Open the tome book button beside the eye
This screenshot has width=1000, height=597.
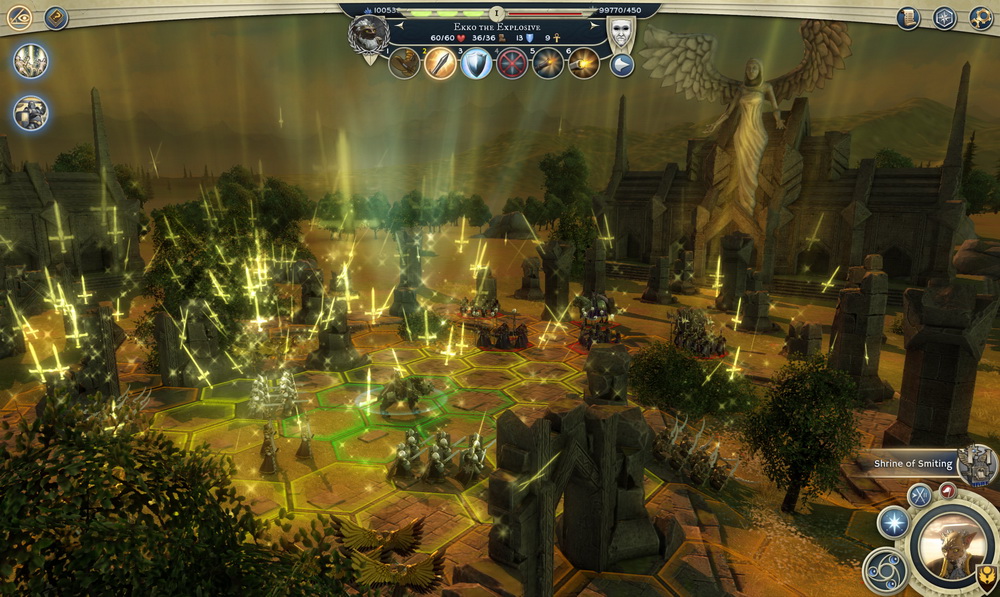[56, 17]
